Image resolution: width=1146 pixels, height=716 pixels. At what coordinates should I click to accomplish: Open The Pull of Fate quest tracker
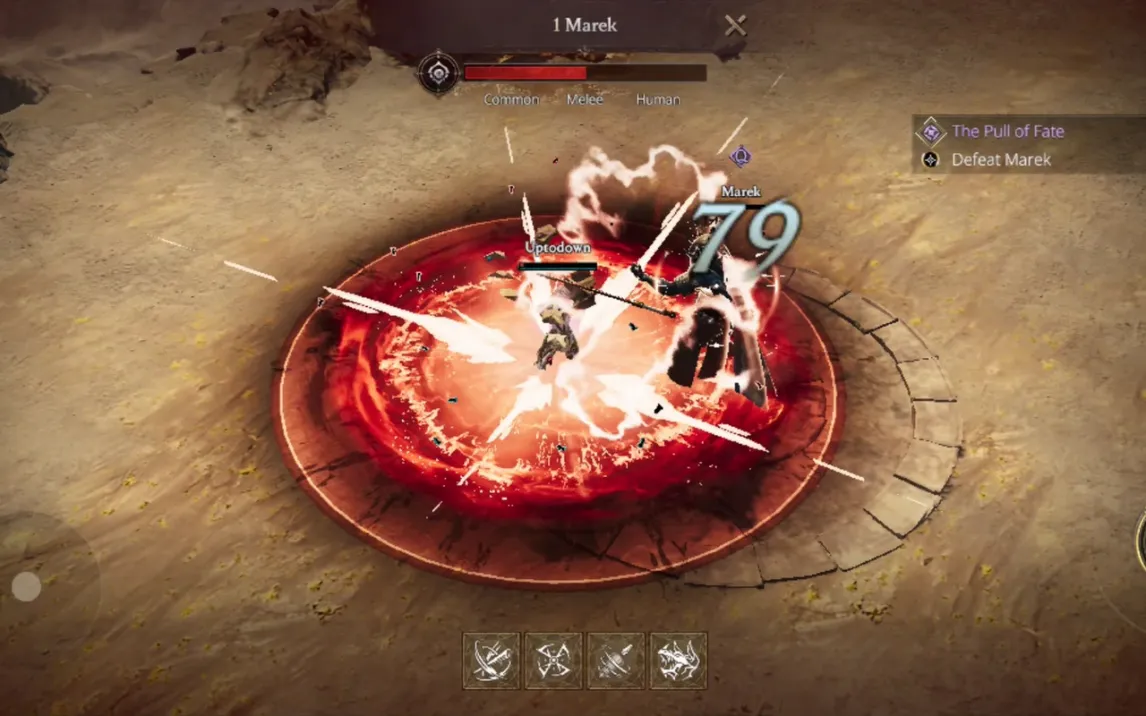coord(1006,131)
